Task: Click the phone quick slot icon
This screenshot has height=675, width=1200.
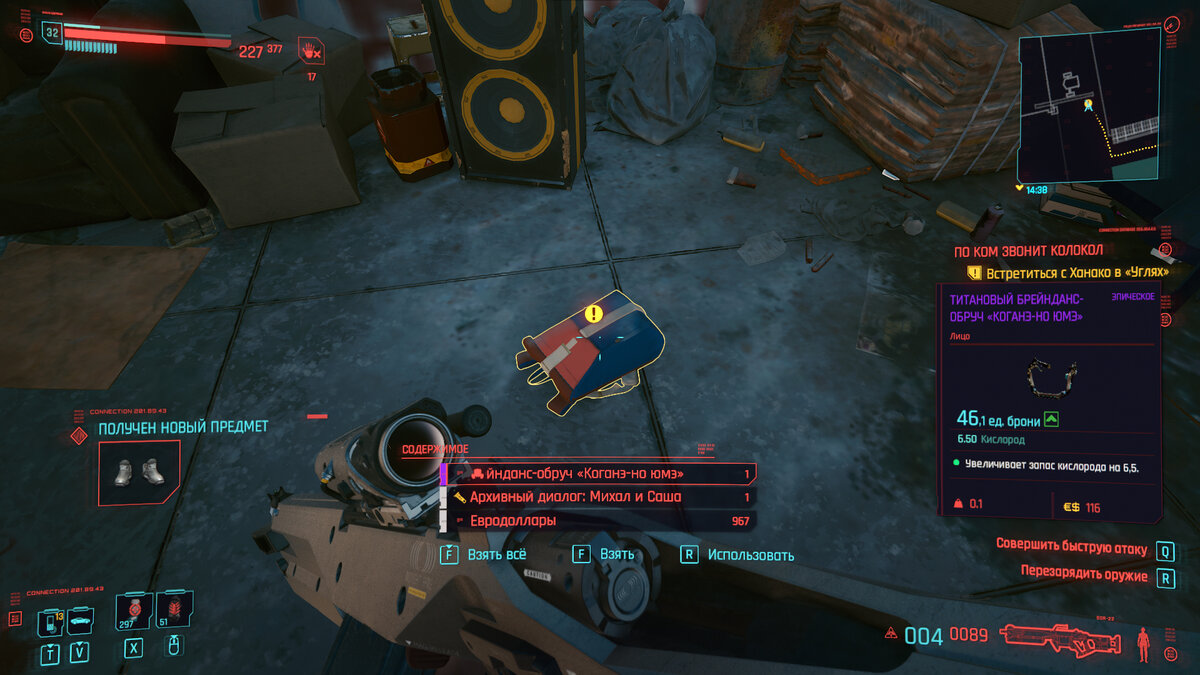Action: pyautogui.click(x=50, y=622)
